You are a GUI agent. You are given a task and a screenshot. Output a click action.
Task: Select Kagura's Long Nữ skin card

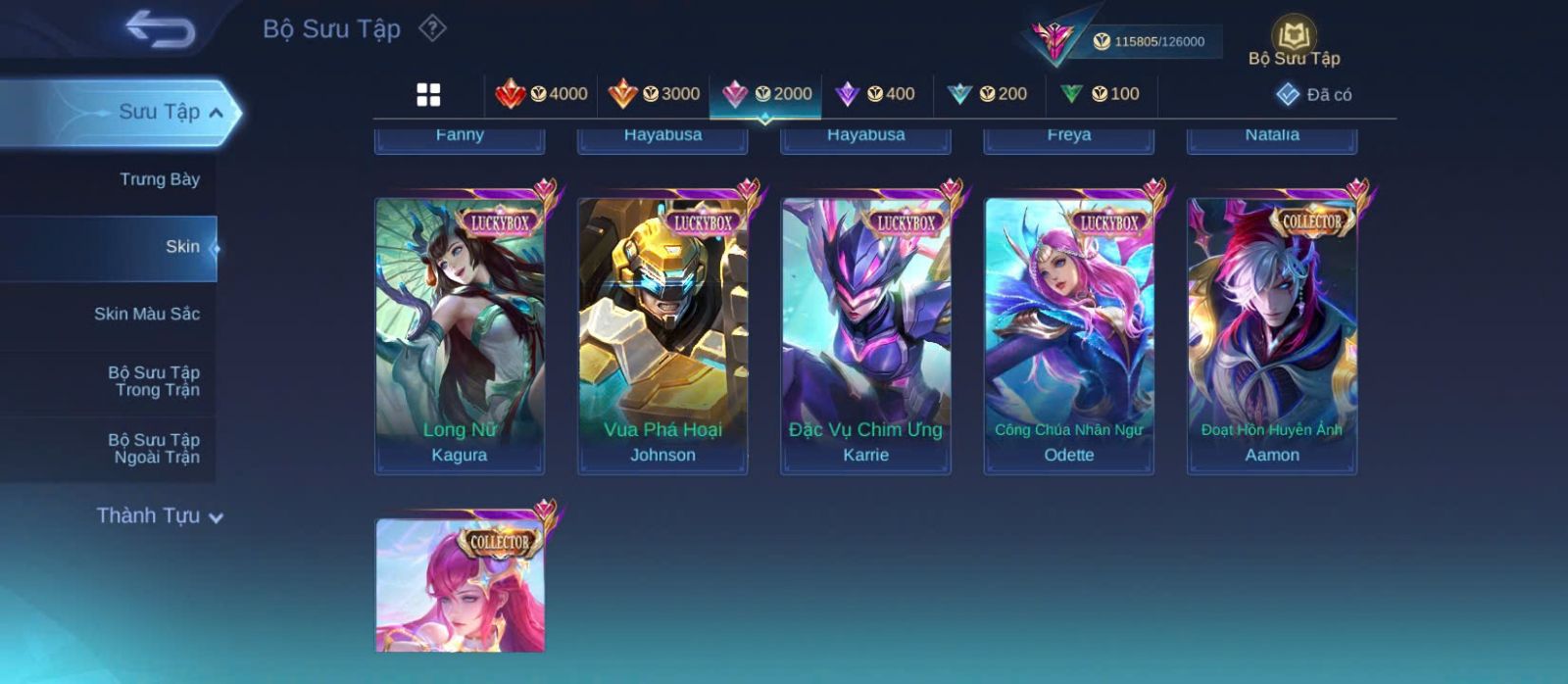460,333
